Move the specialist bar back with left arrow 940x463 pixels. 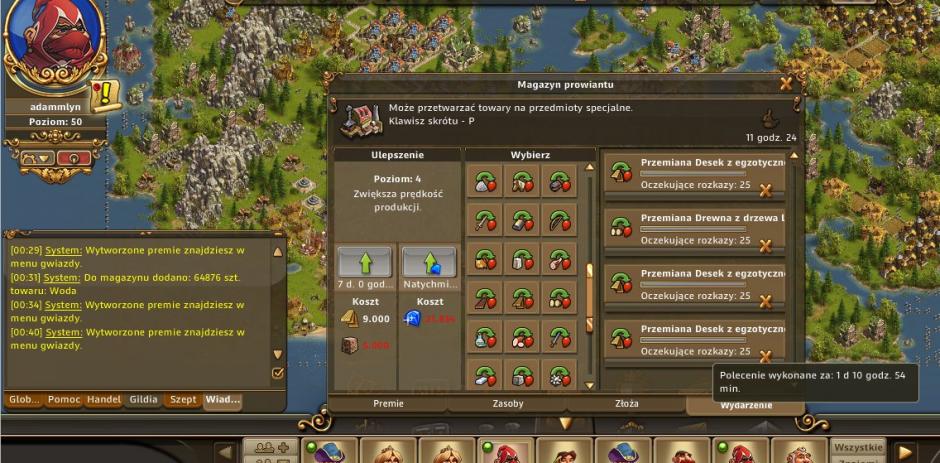(x=226, y=452)
